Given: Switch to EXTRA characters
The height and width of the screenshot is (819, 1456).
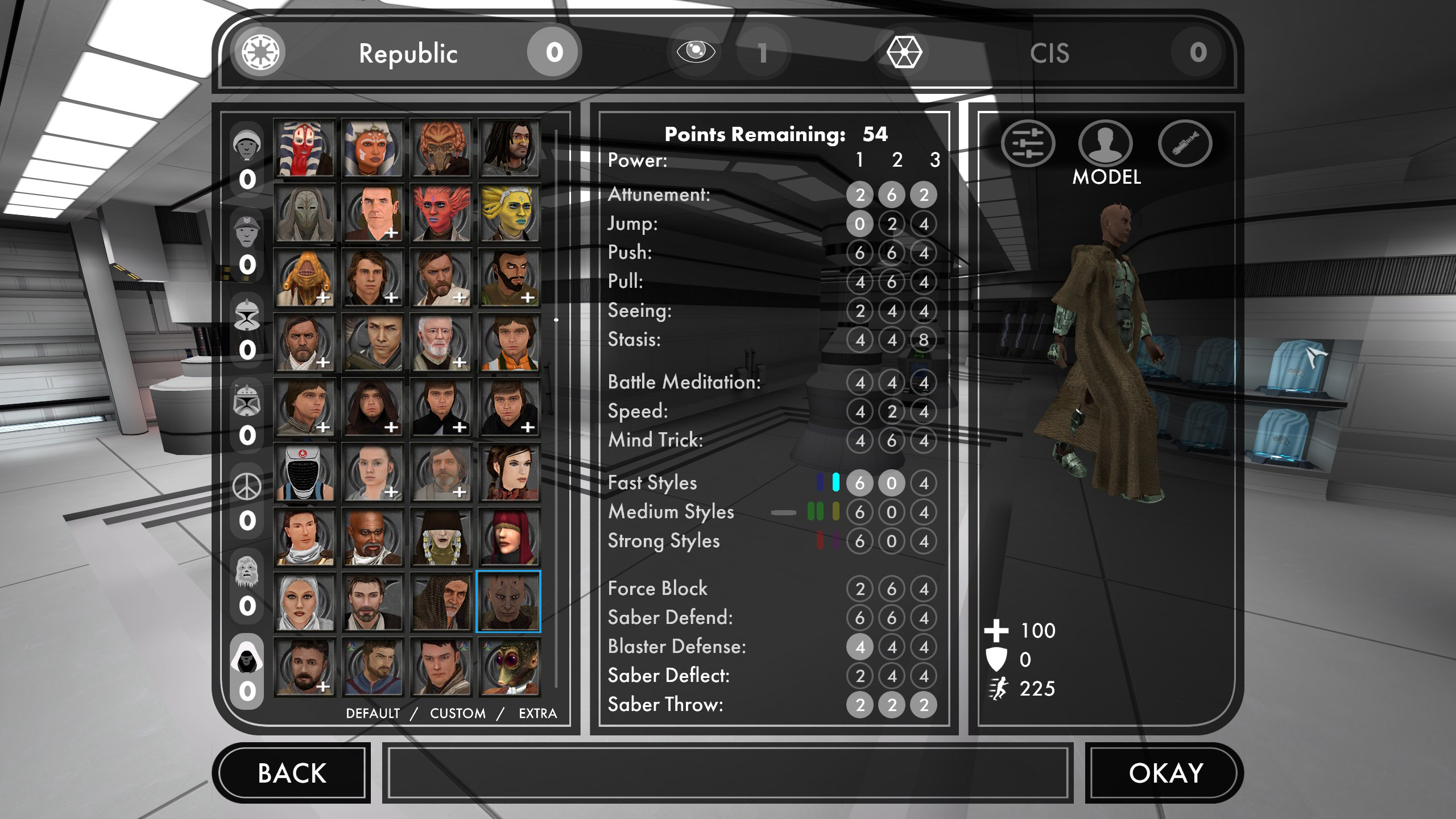Looking at the screenshot, I should pyautogui.click(x=537, y=713).
